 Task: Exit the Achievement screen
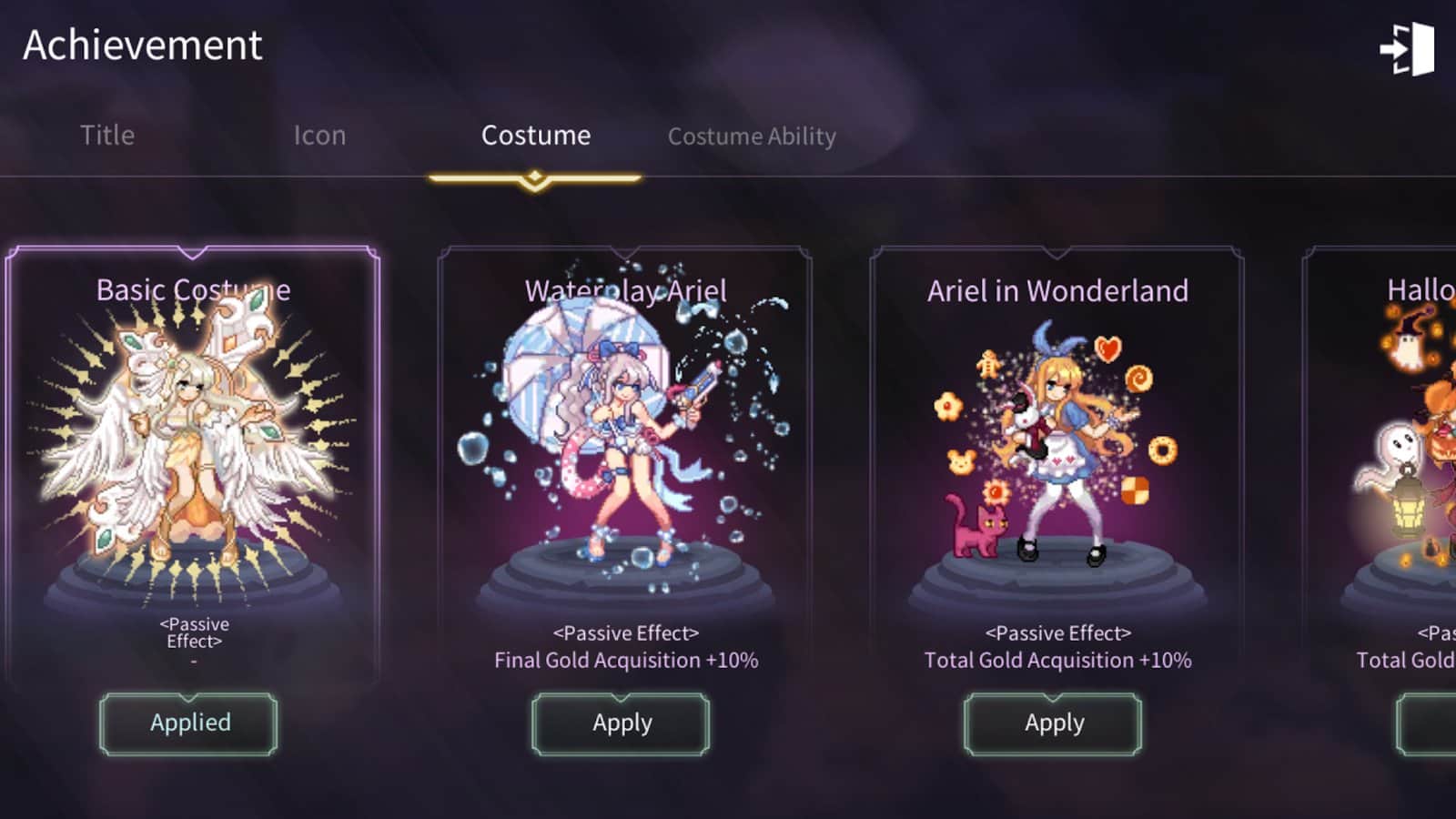[1407, 49]
